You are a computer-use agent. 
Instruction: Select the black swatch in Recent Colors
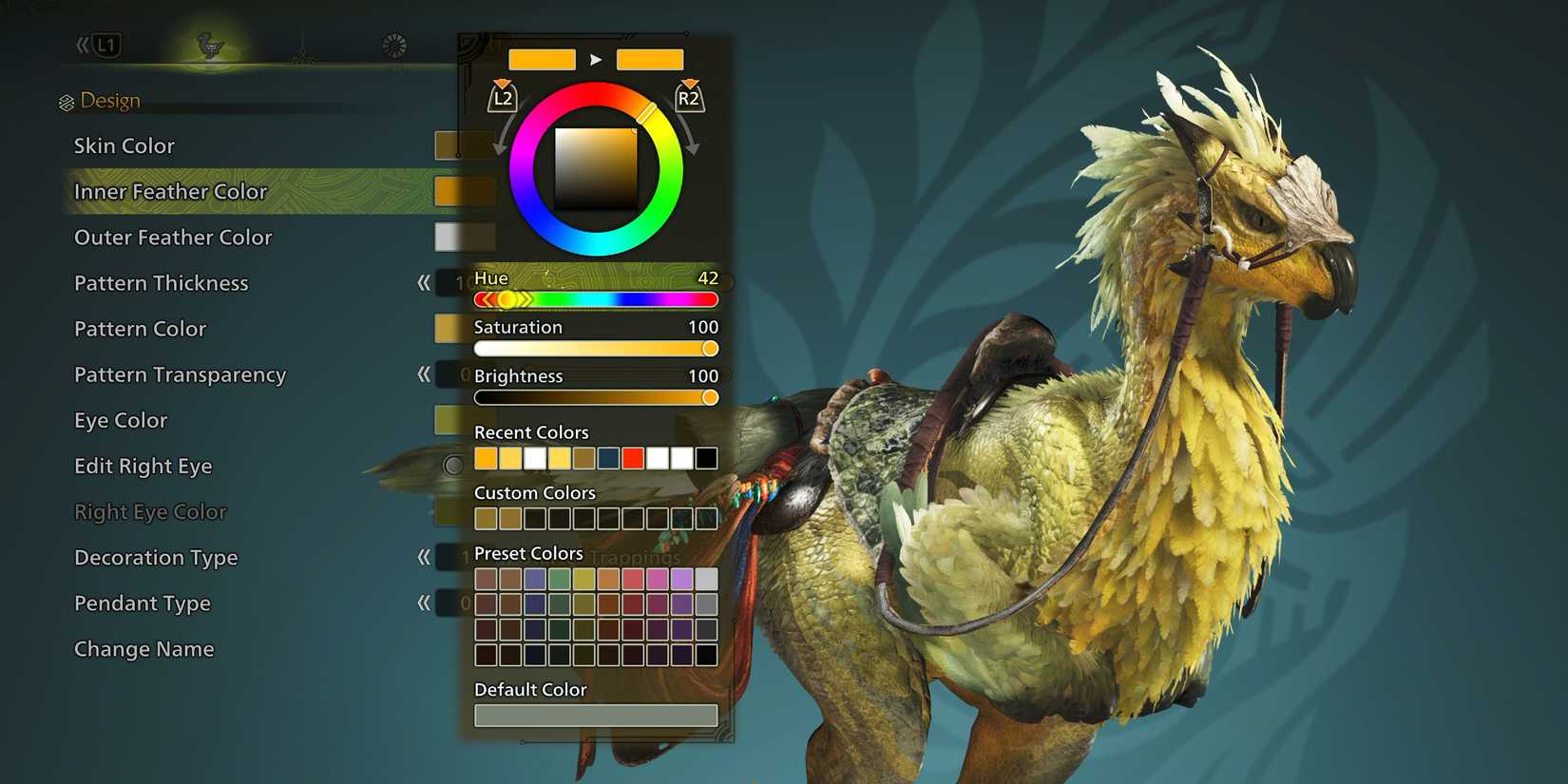[x=706, y=458]
